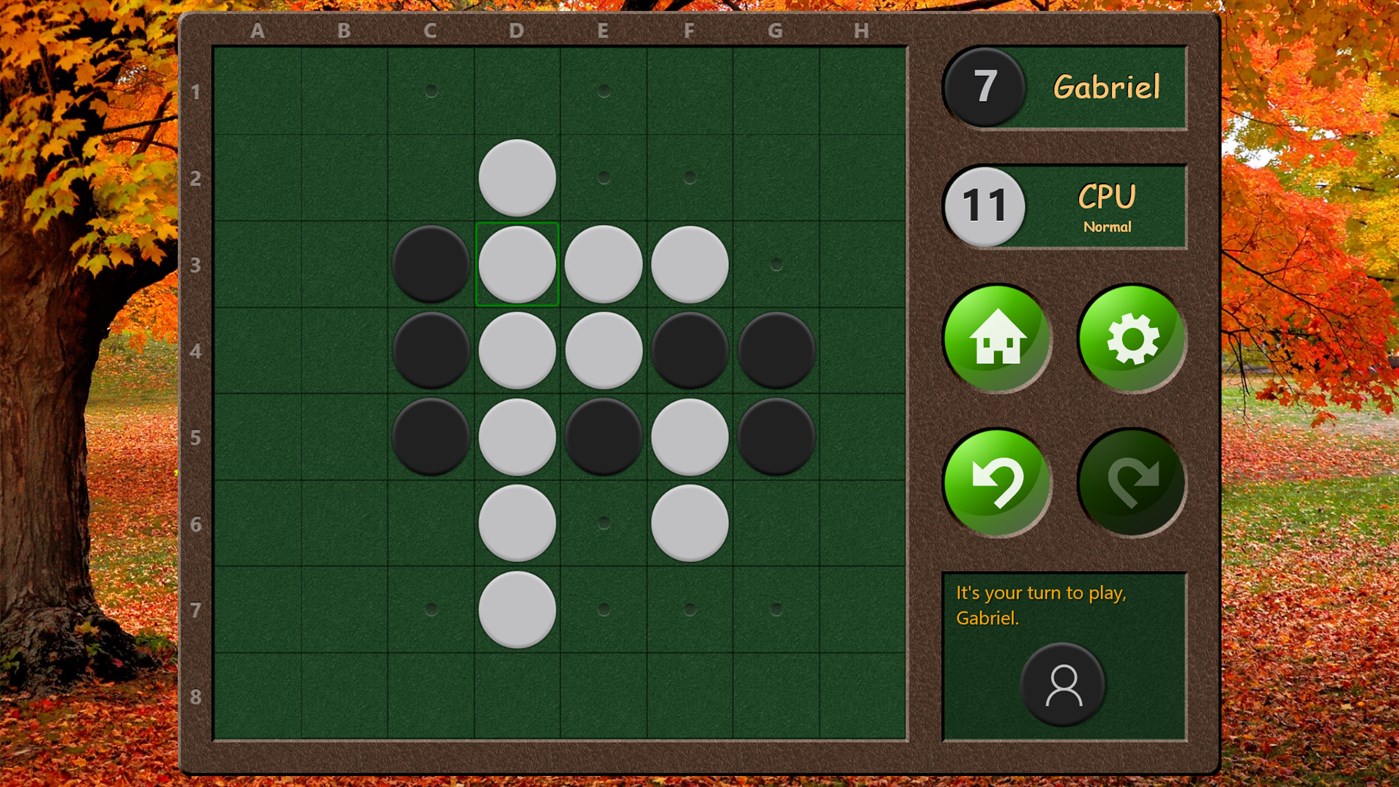Open the player profile icon
Viewport: 1399px width, 787px height.
coord(1064,685)
